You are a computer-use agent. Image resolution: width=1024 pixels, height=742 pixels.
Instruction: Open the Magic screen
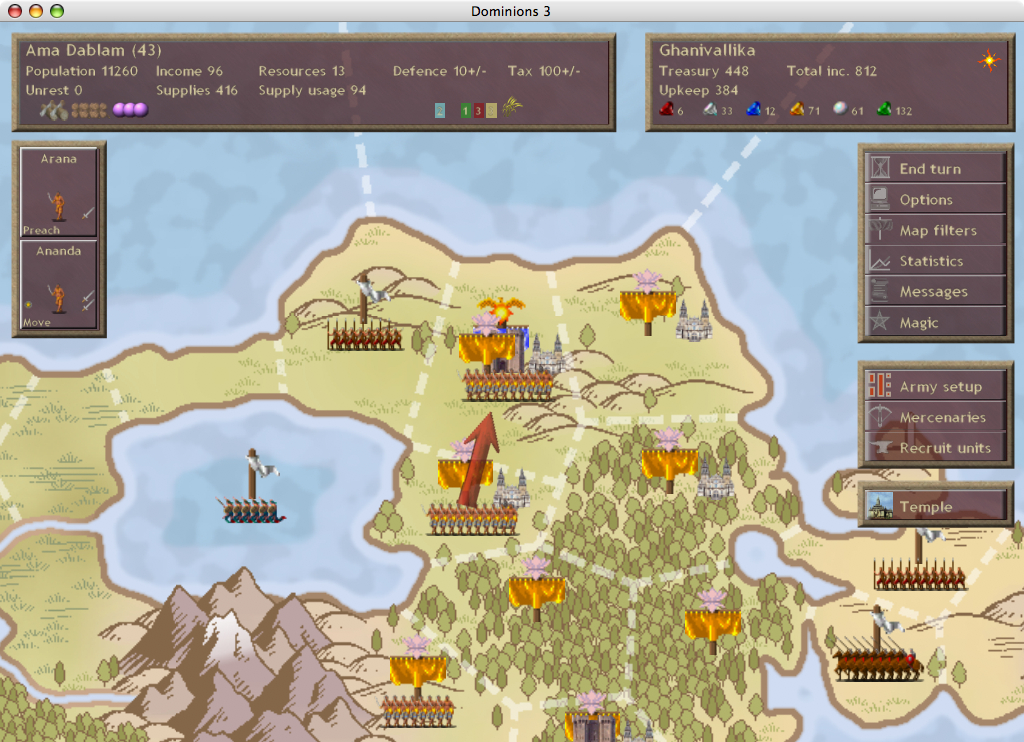pos(935,323)
